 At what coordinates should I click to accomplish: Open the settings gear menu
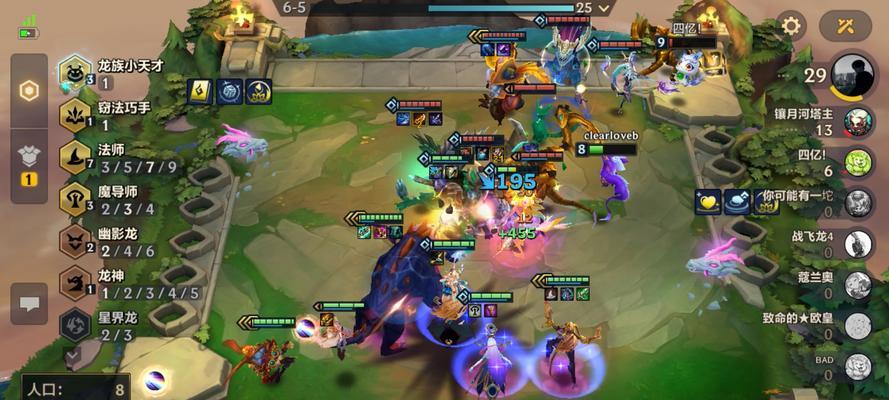pos(791,25)
